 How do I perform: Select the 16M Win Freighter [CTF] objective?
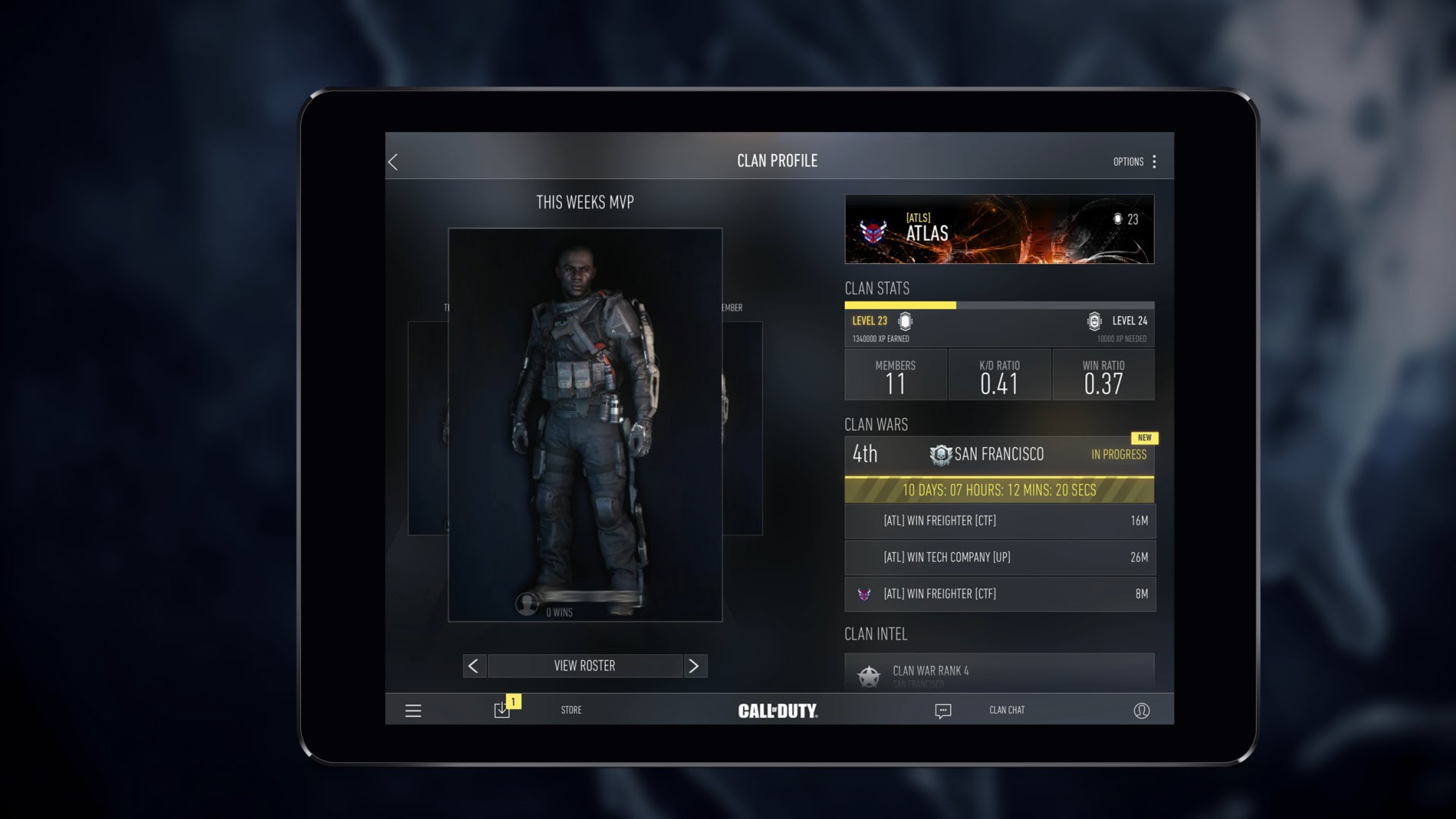tap(999, 521)
